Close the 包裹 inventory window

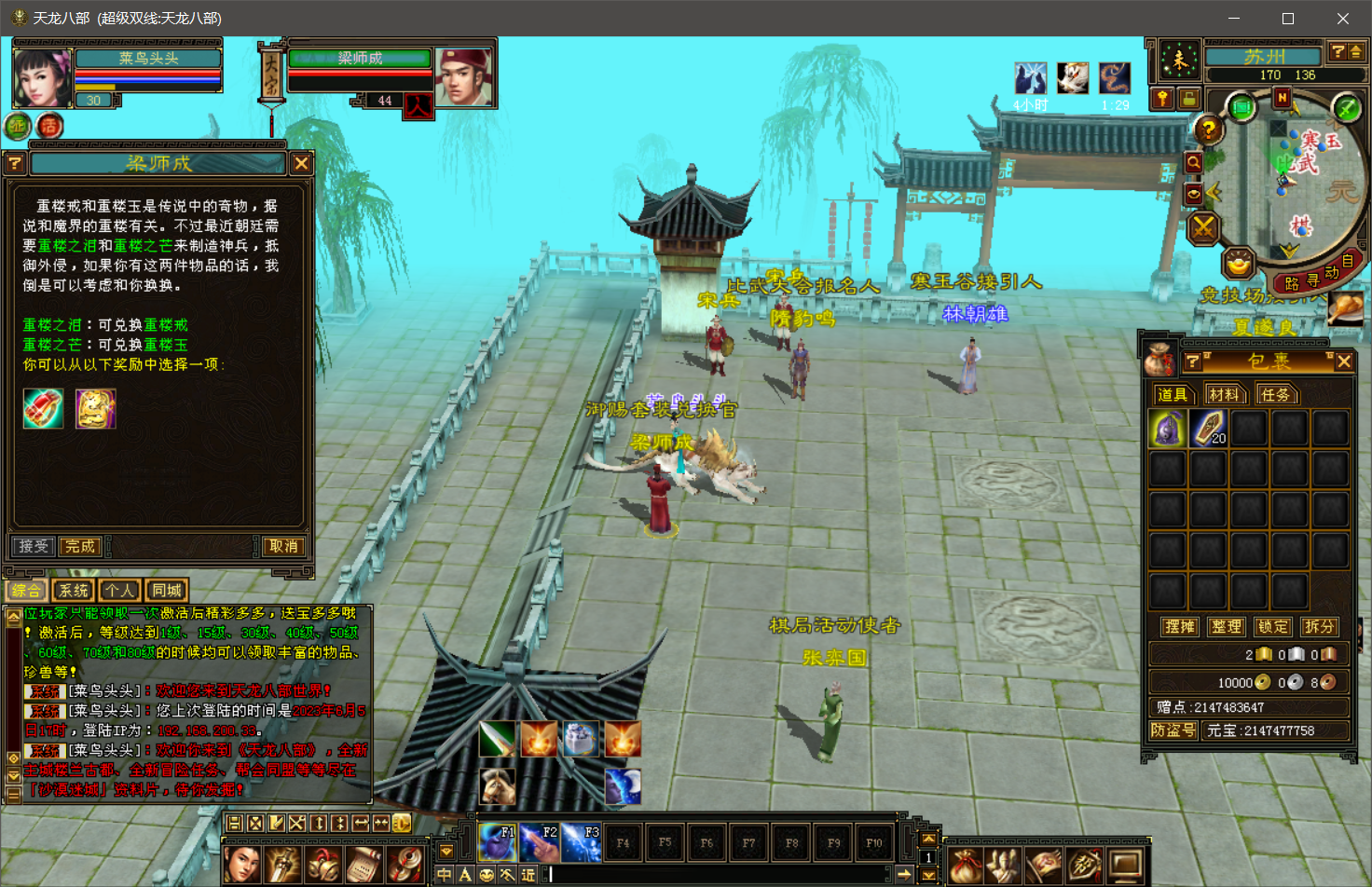point(1344,362)
